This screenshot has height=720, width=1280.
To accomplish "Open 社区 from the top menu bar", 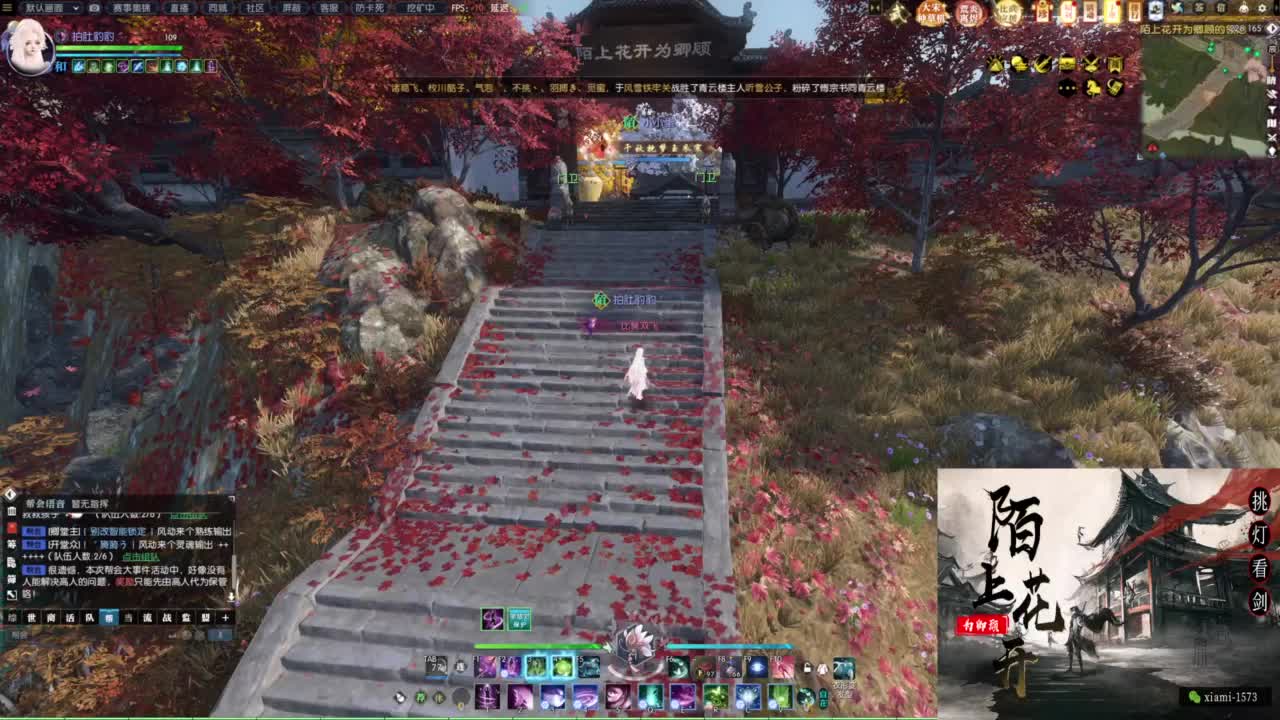I will coord(253,8).
